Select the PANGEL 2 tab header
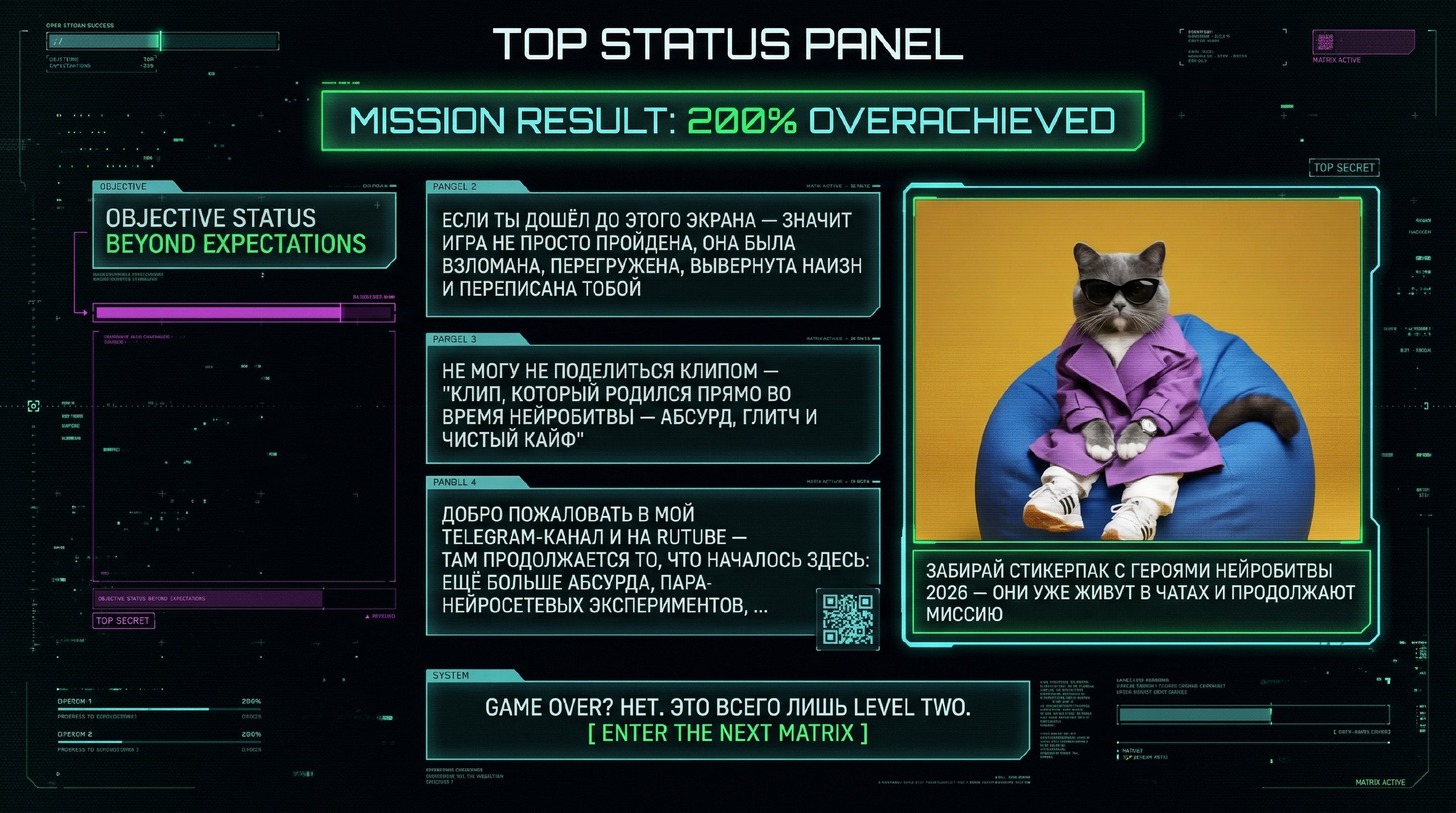This screenshot has height=813, width=1456. click(x=454, y=187)
